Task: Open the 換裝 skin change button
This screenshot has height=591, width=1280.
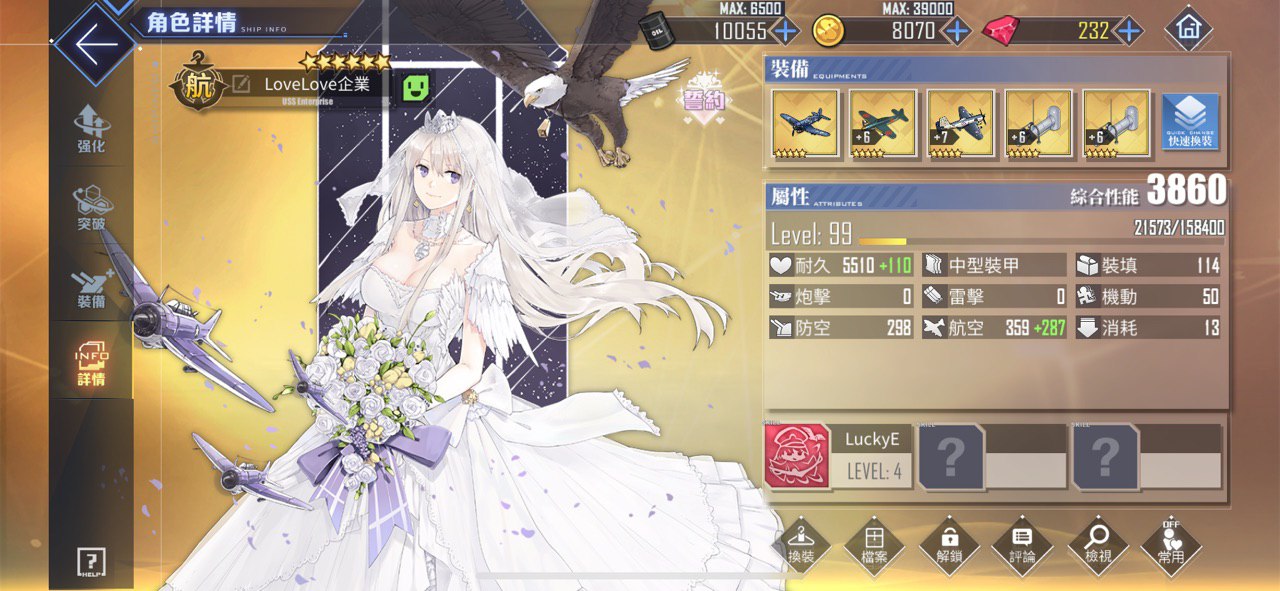Action: click(800, 545)
